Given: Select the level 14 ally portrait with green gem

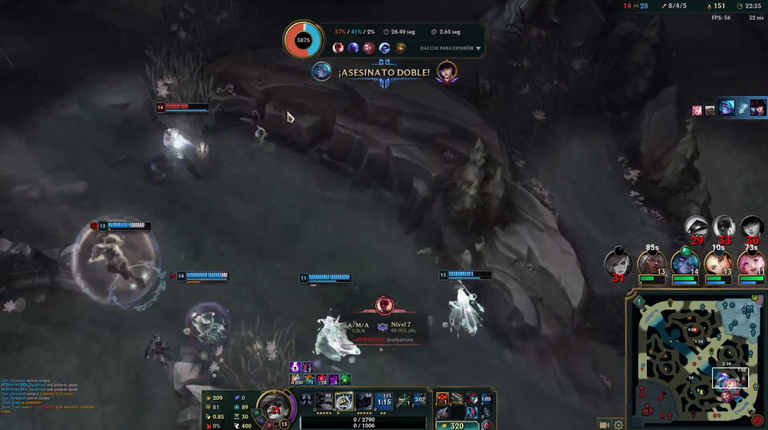Looking at the screenshot, I should tap(685, 263).
